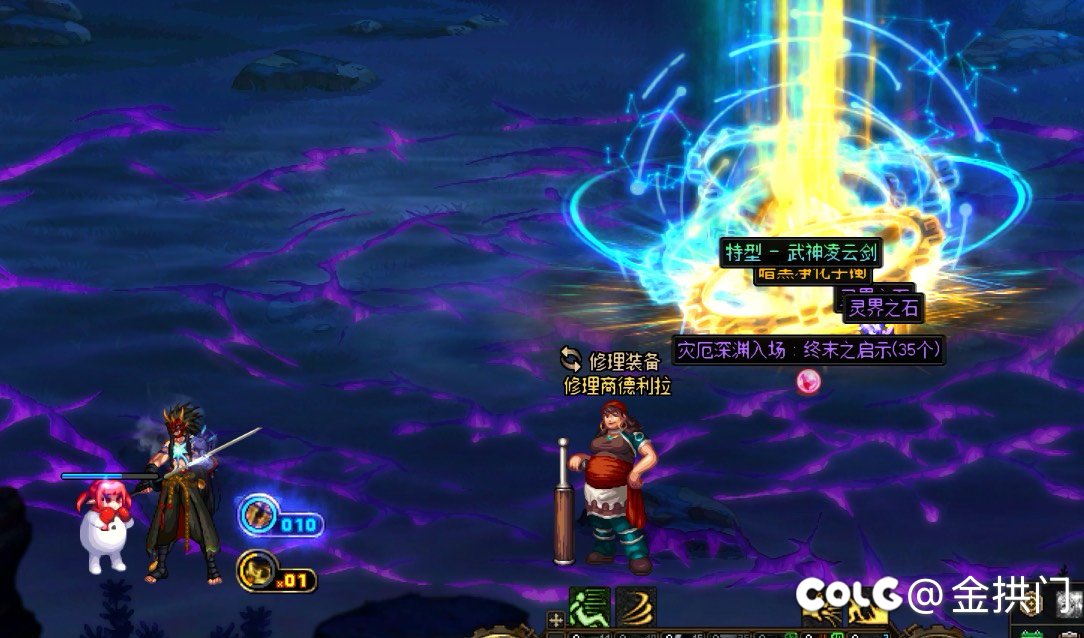Click the four-arrow move handle beside skill bar
The width and height of the screenshot is (1084, 638).
[x=556, y=620]
